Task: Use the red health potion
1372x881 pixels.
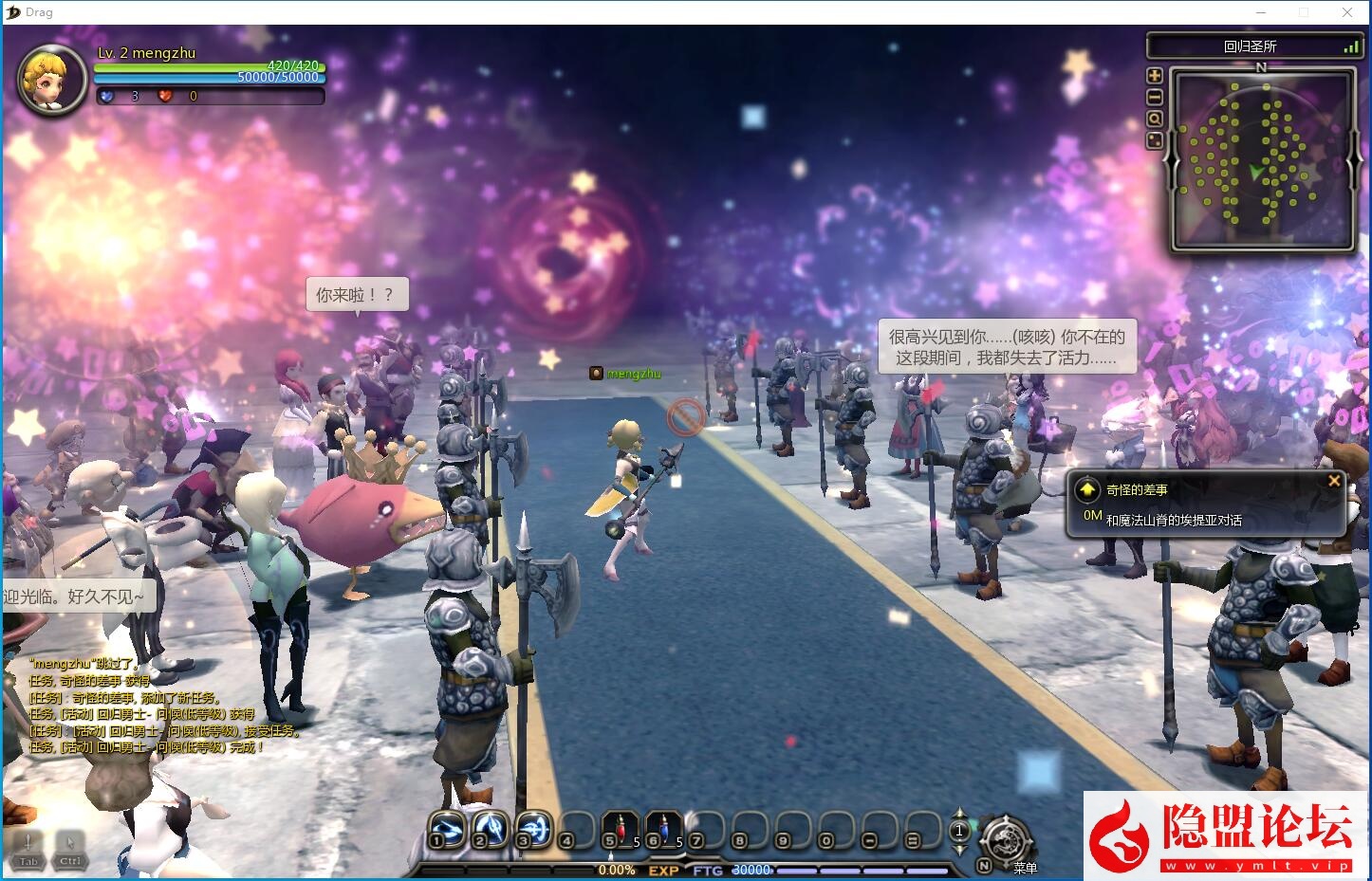Action: 621,828
